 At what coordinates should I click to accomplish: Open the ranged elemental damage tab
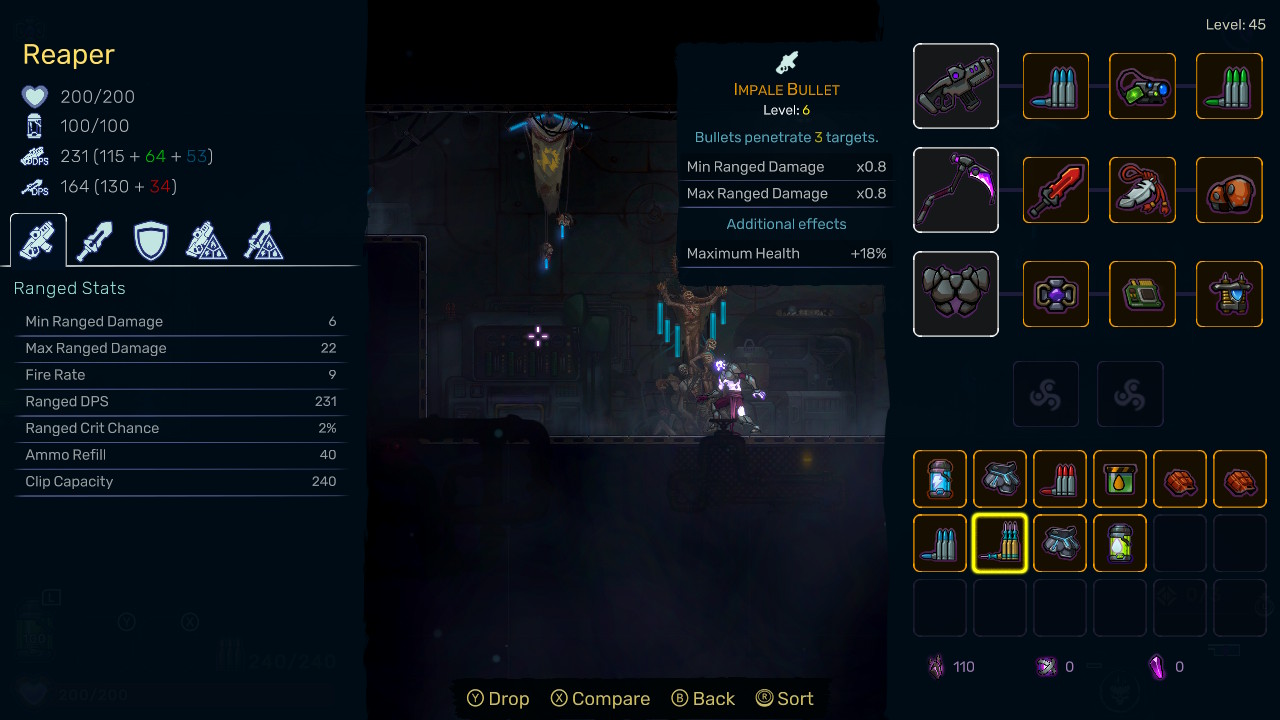pos(207,241)
